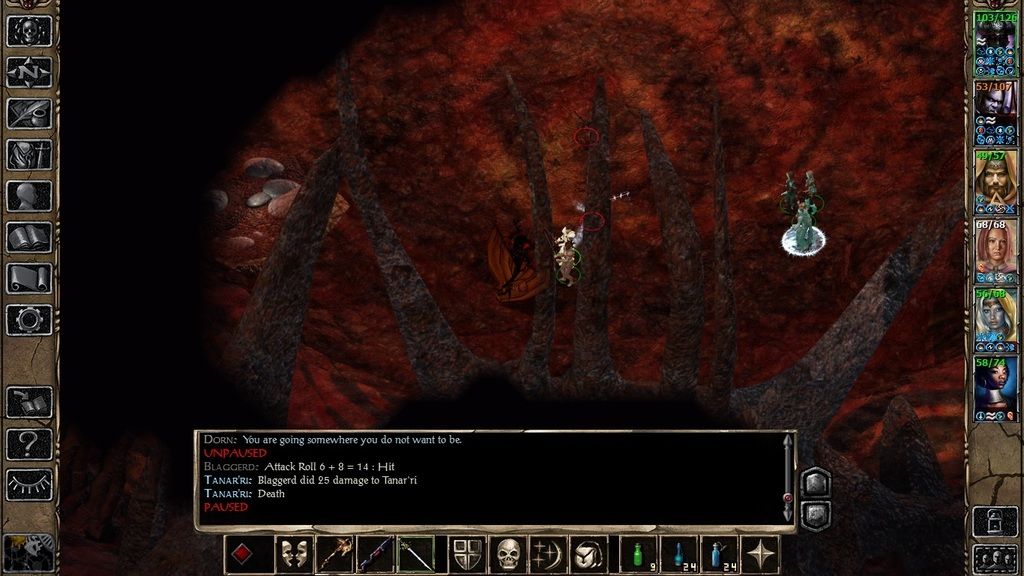
Task: Select the blue-skinned character's portrait
Action: (x=995, y=318)
